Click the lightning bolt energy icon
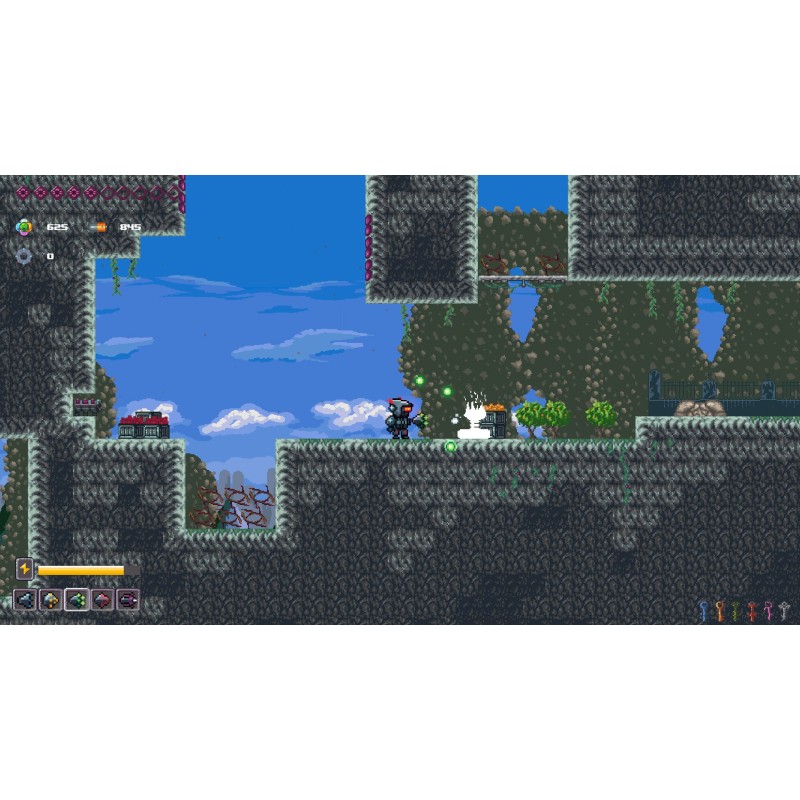This screenshot has width=800, height=800. click(25, 569)
